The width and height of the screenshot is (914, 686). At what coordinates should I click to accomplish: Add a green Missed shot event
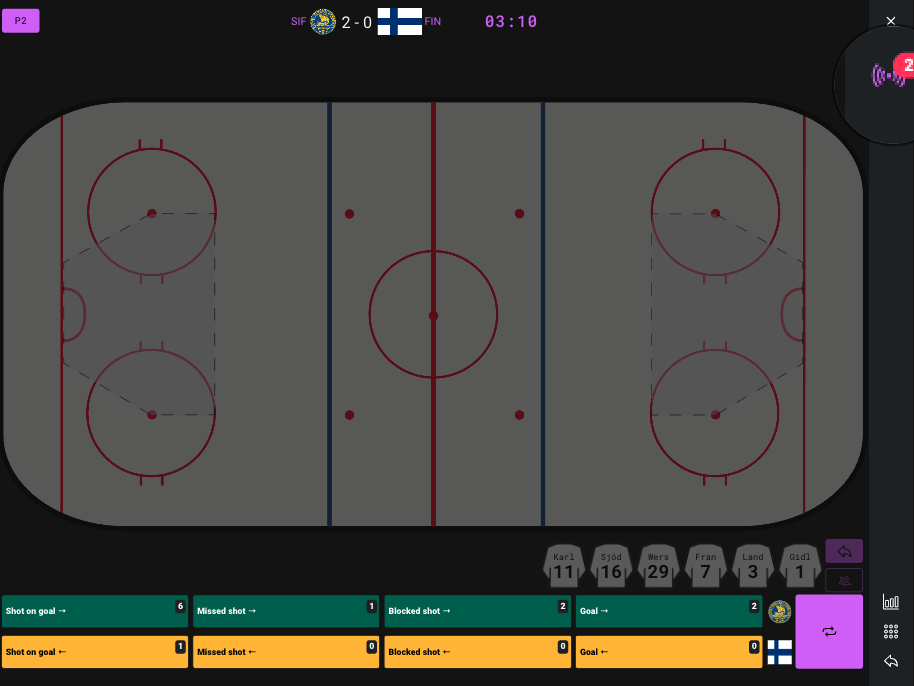[286, 611]
